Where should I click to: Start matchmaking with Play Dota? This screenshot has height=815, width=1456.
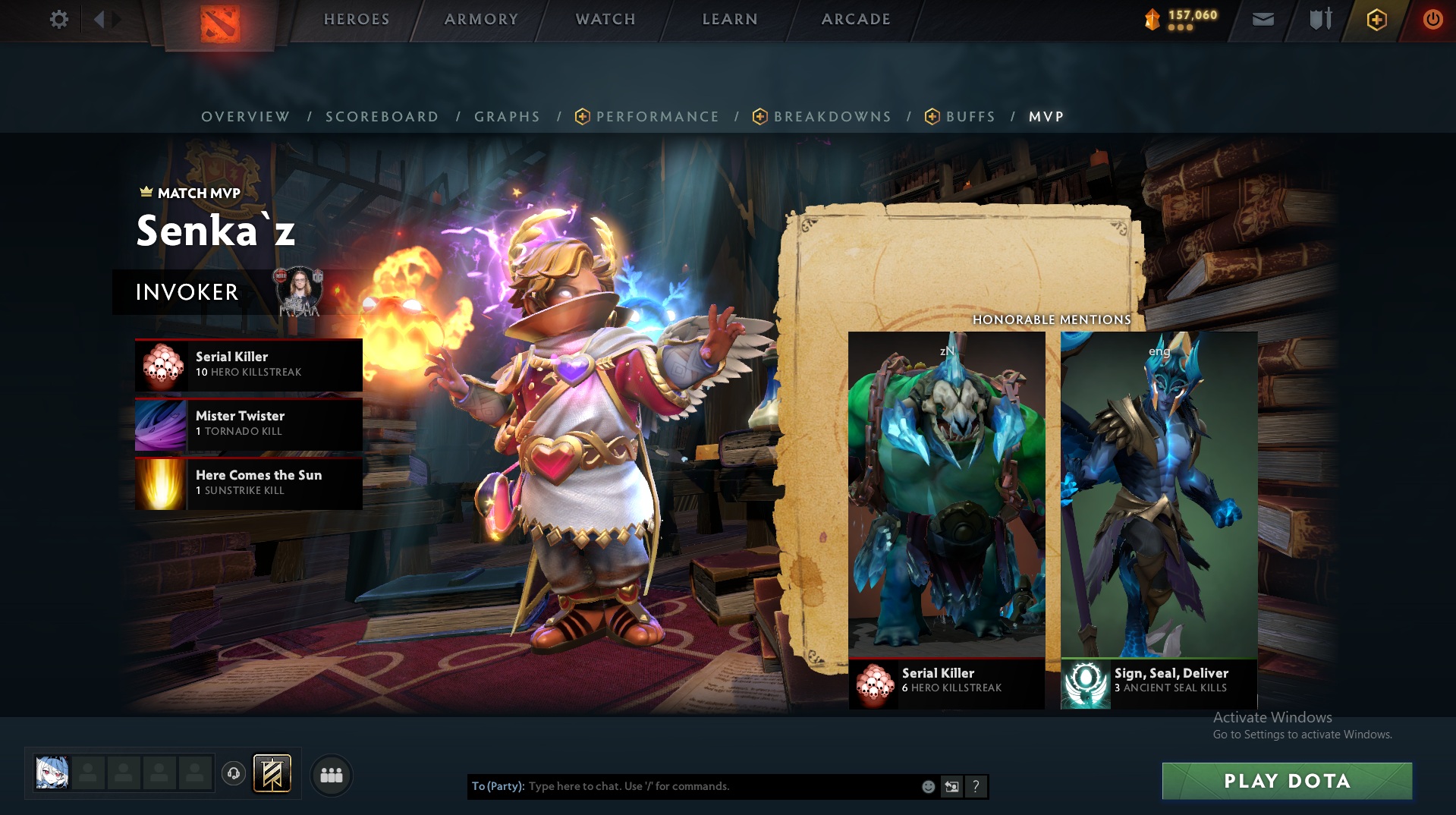(1287, 781)
